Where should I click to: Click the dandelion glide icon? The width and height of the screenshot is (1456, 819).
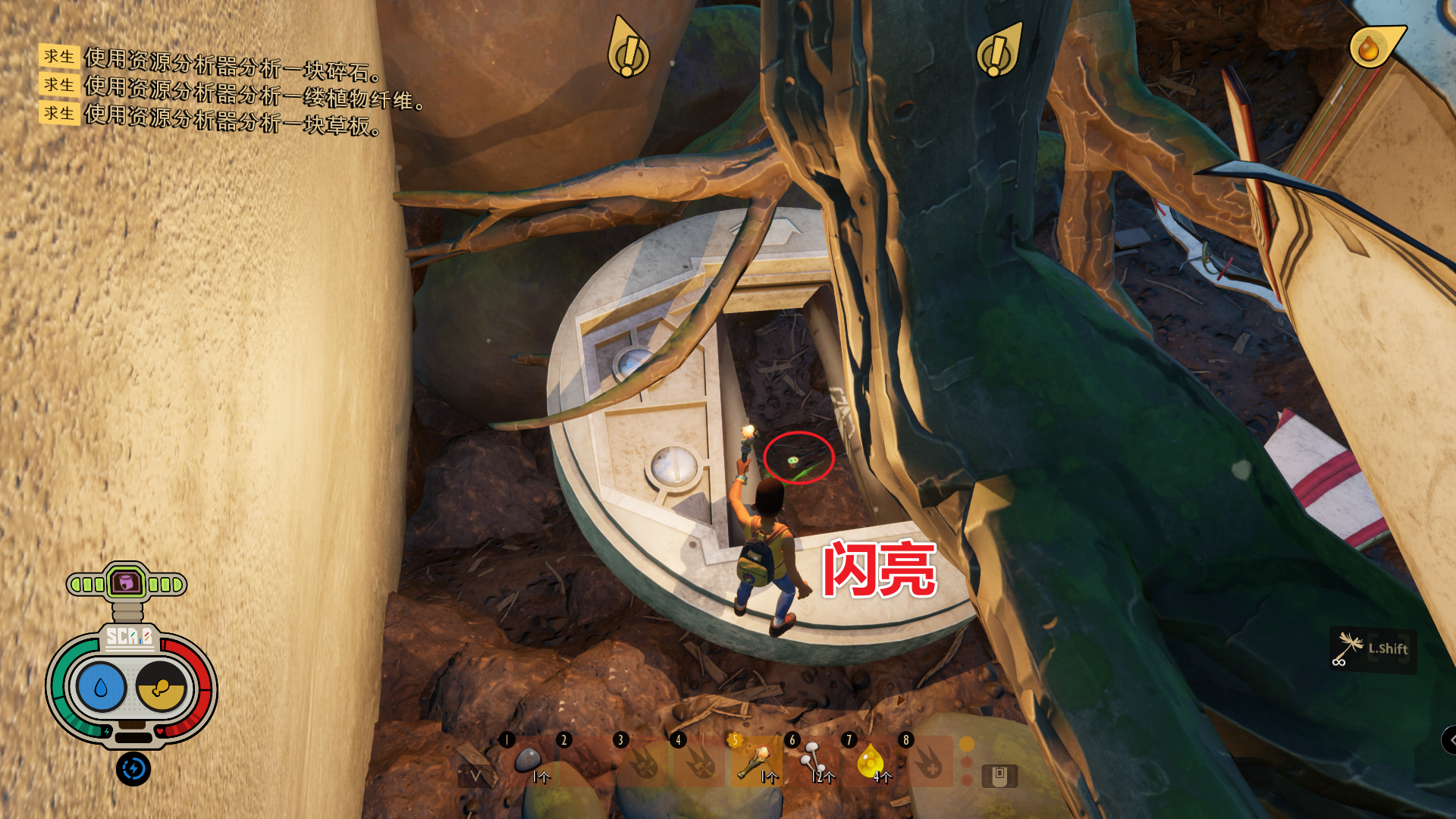[1349, 648]
